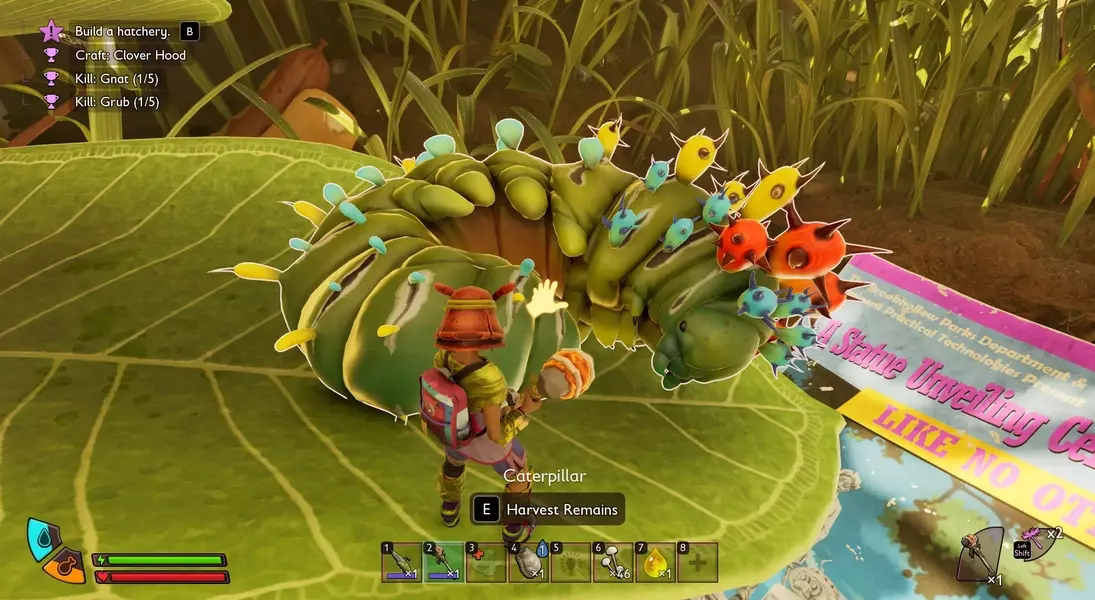Select the healing slot with the red cross

[485, 562]
